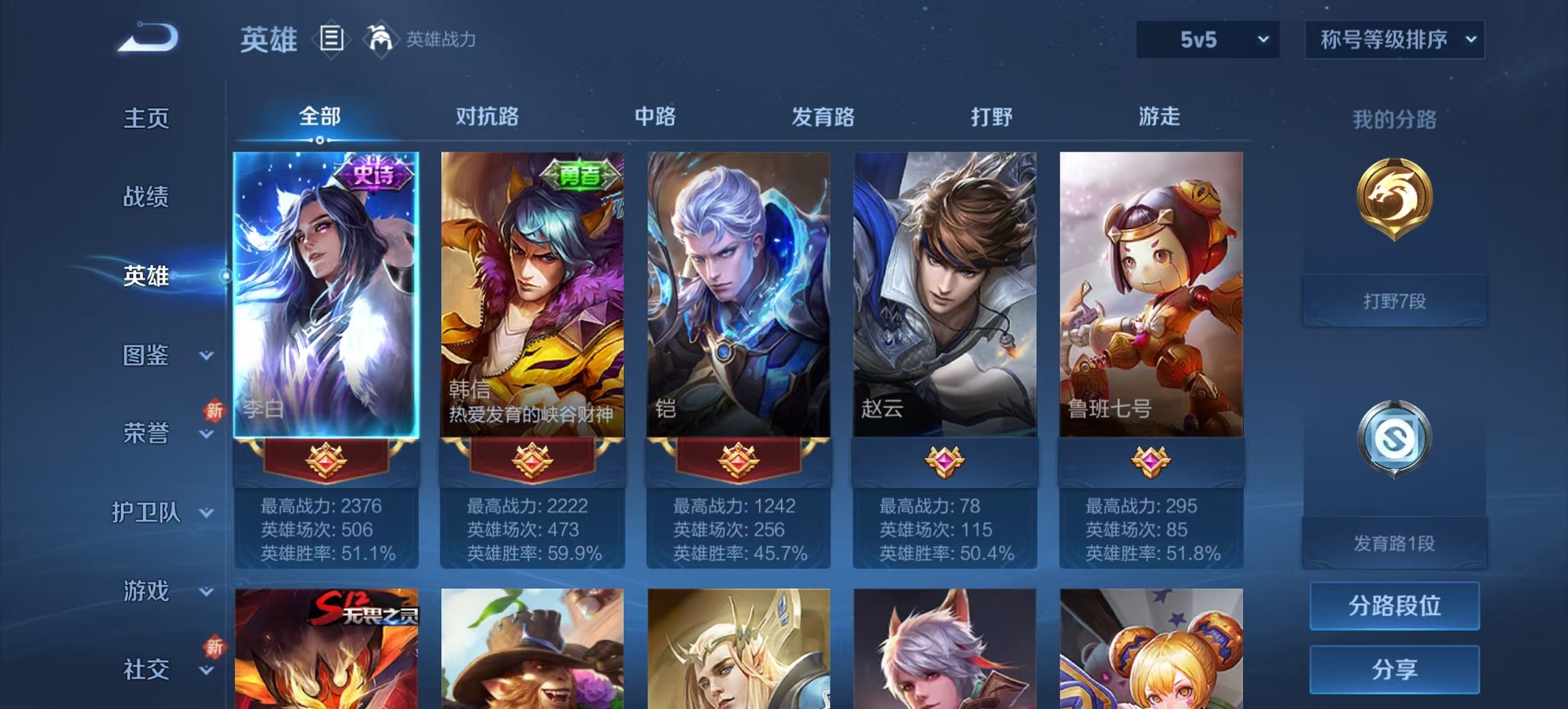Switch to the 打野 tab
Screen dimensions: 1568x709
(992, 118)
